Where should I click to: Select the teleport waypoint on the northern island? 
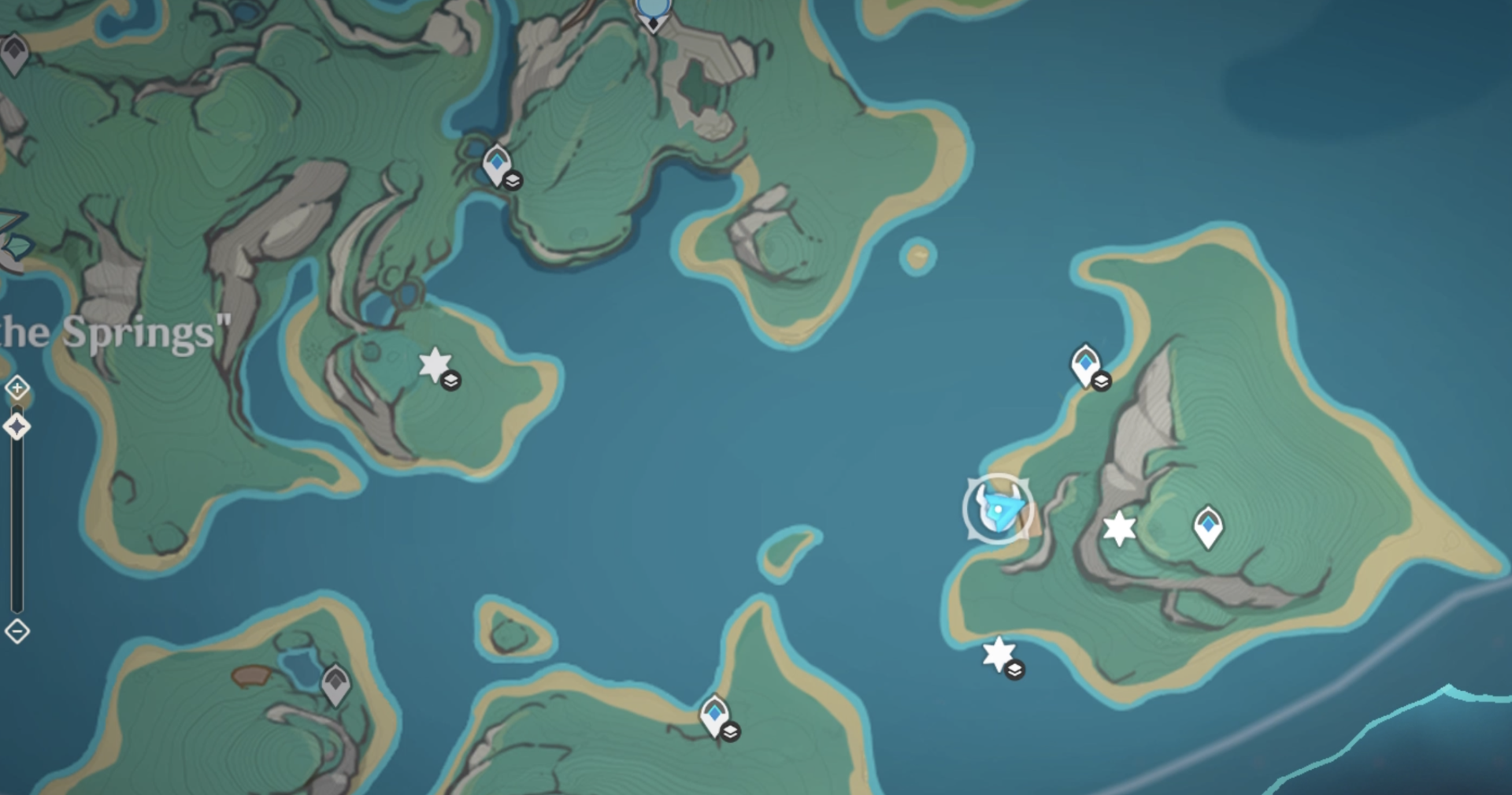point(495,163)
